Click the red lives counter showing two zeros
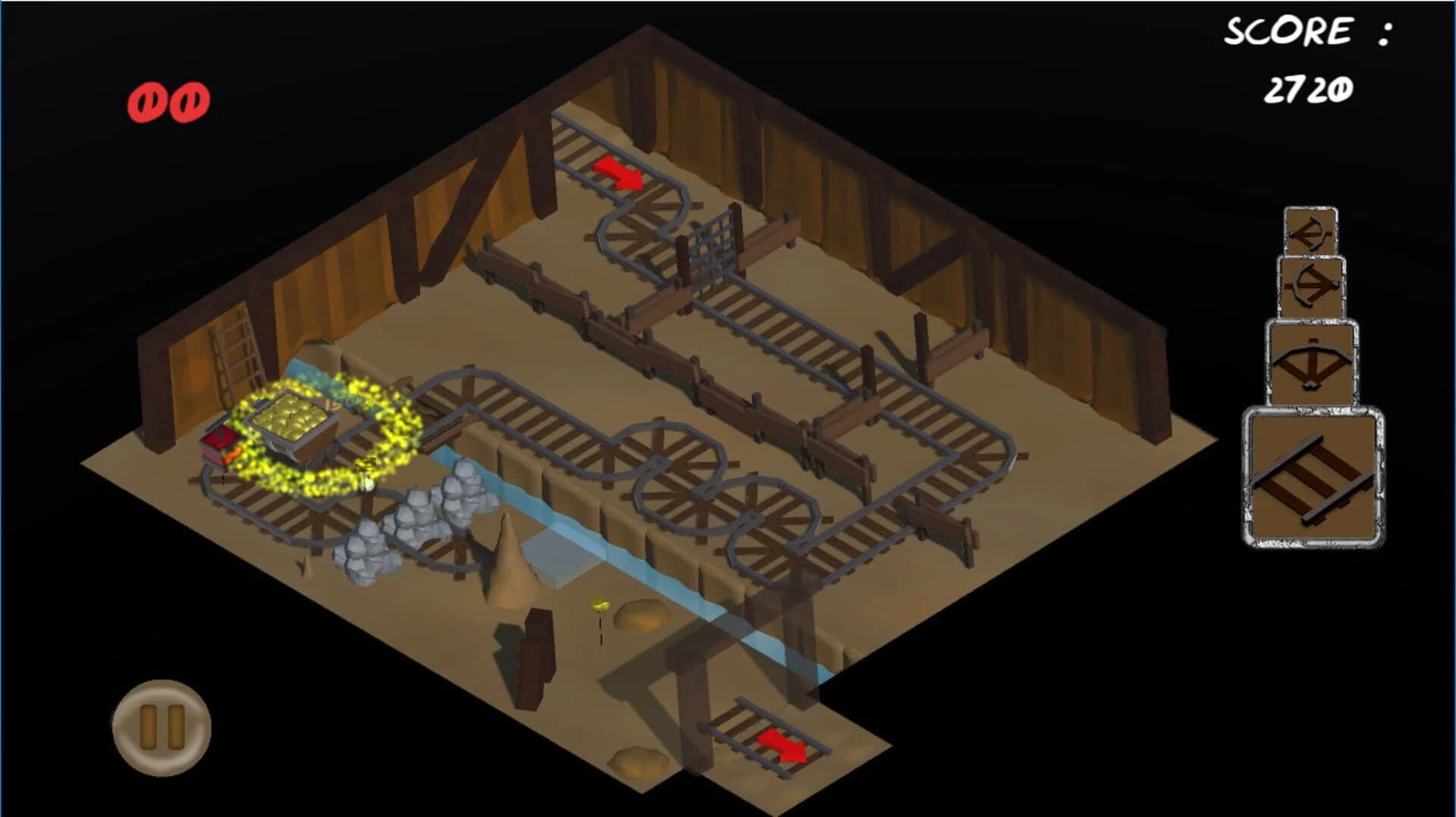The height and width of the screenshot is (817, 1456). coord(168,99)
